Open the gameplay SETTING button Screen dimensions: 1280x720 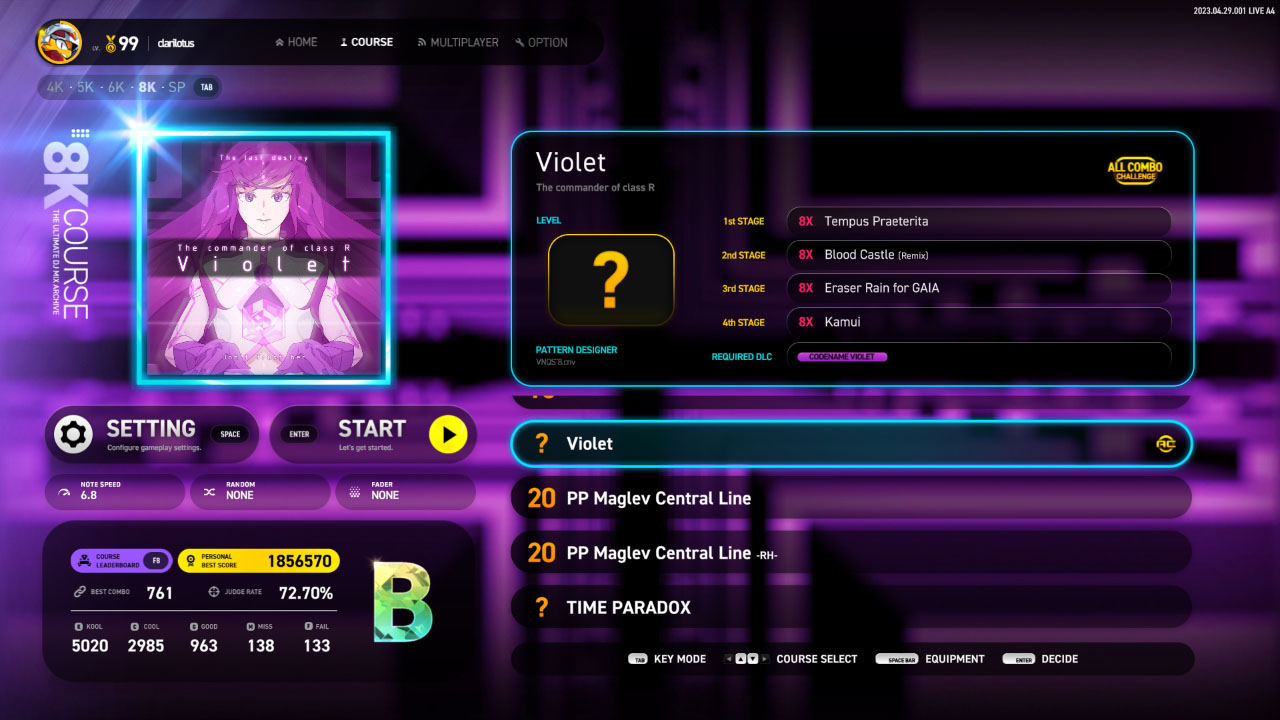click(x=152, y=435)
